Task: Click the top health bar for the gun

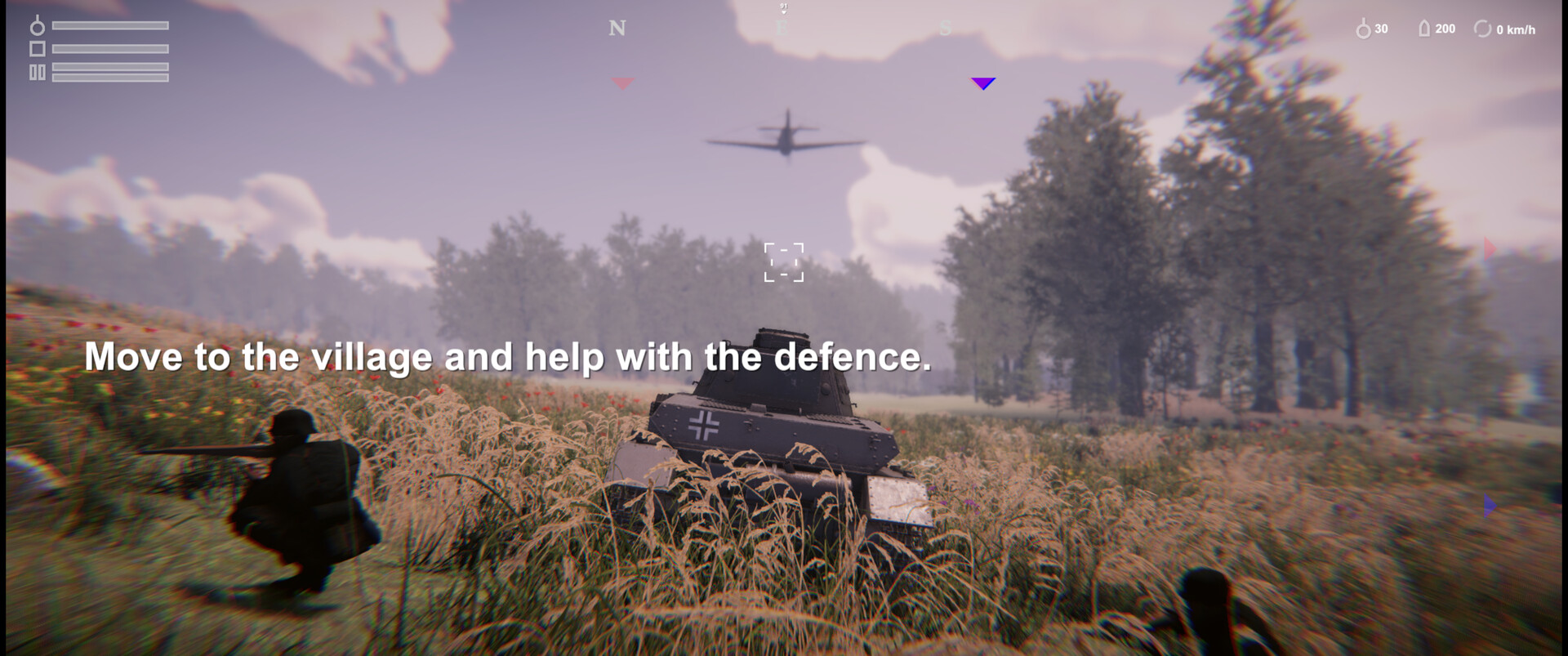Action: (110, 25)
